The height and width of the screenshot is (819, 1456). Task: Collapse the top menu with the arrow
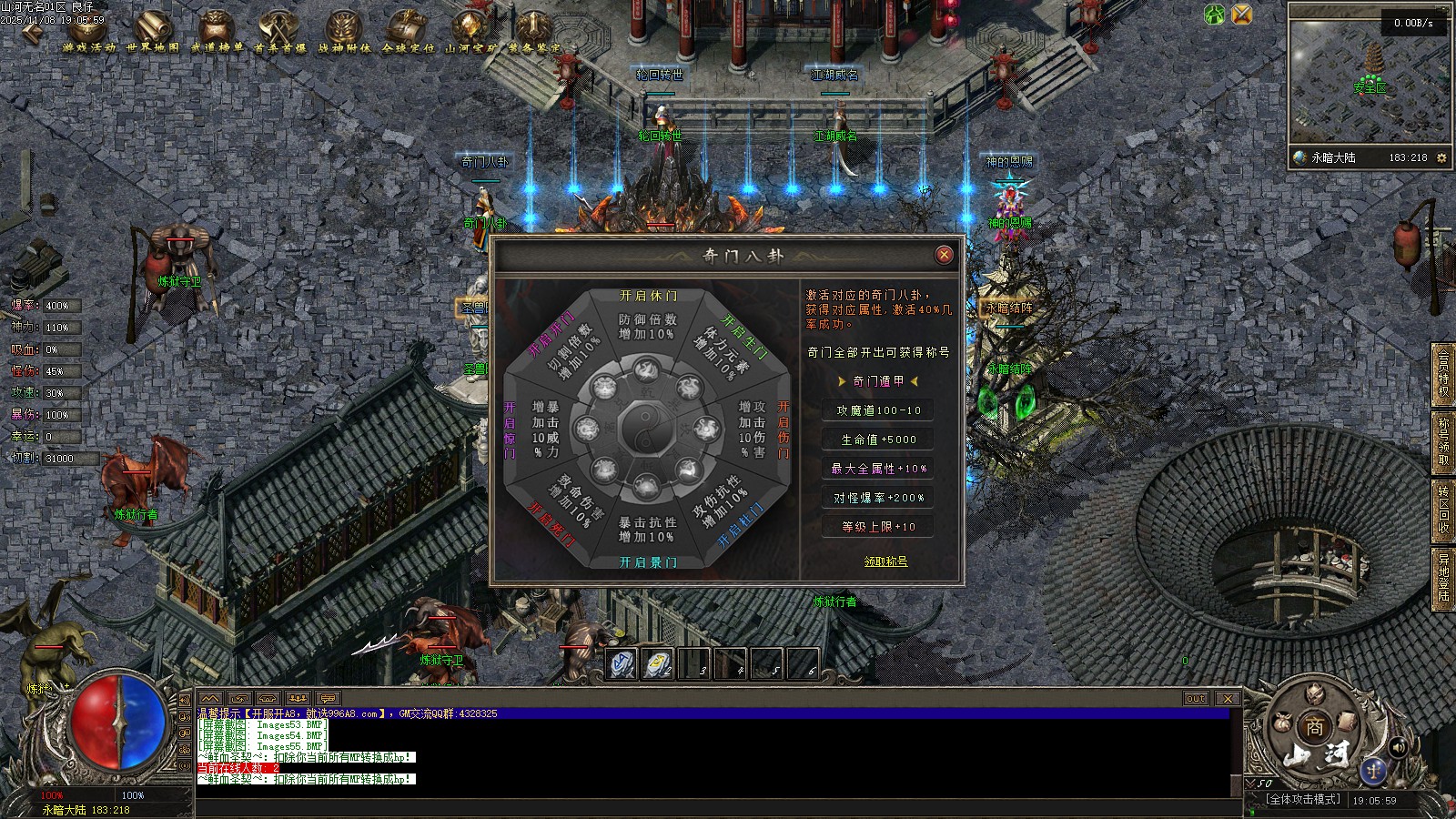31,32
